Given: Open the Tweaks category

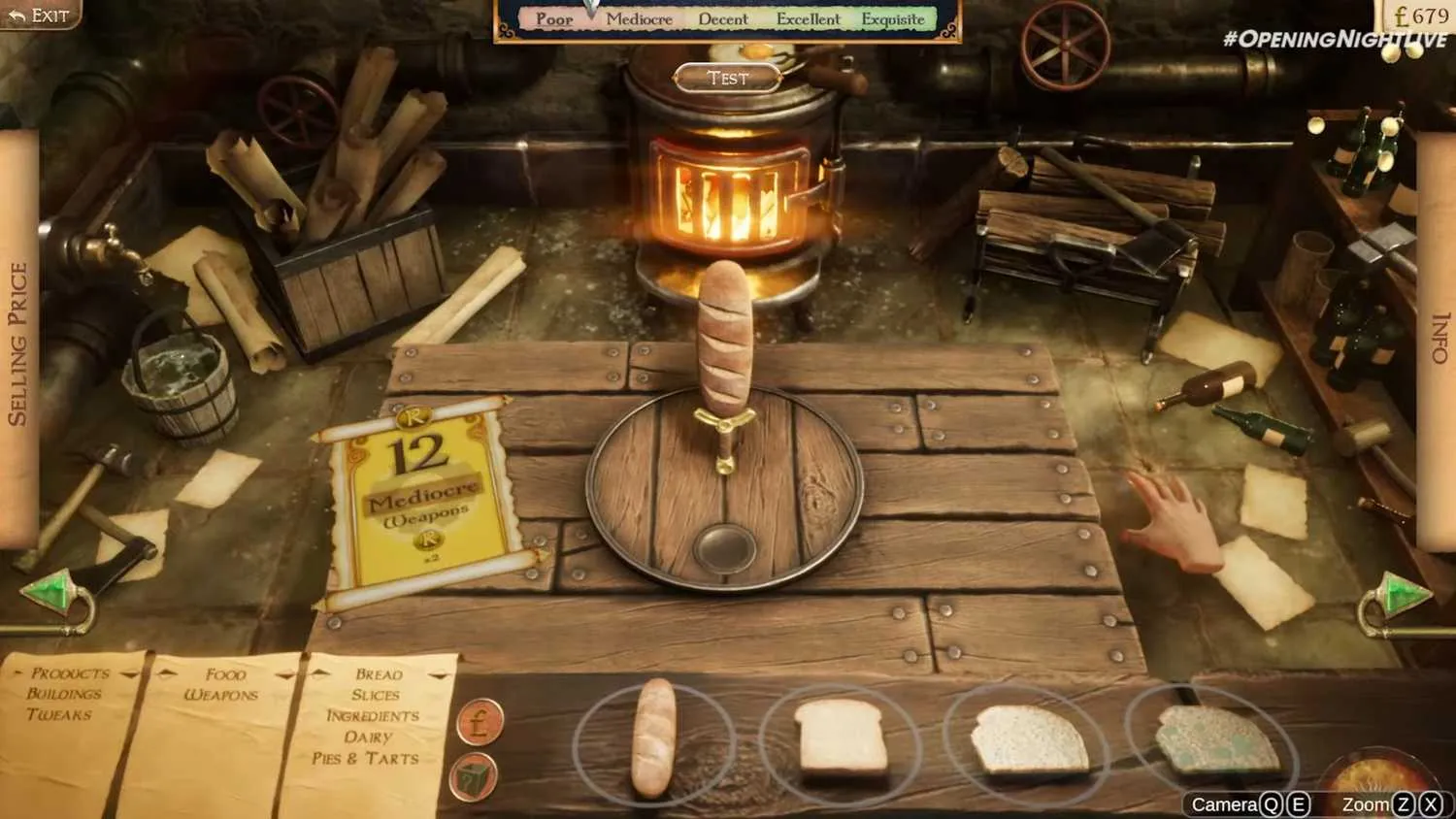Looking at the screenshot, I should pos(59,715).
